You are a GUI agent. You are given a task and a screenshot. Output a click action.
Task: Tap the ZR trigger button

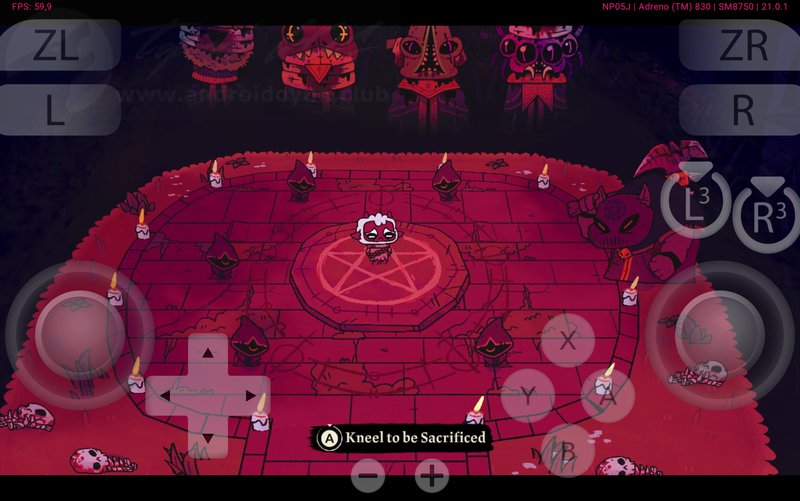pos(740,46)
